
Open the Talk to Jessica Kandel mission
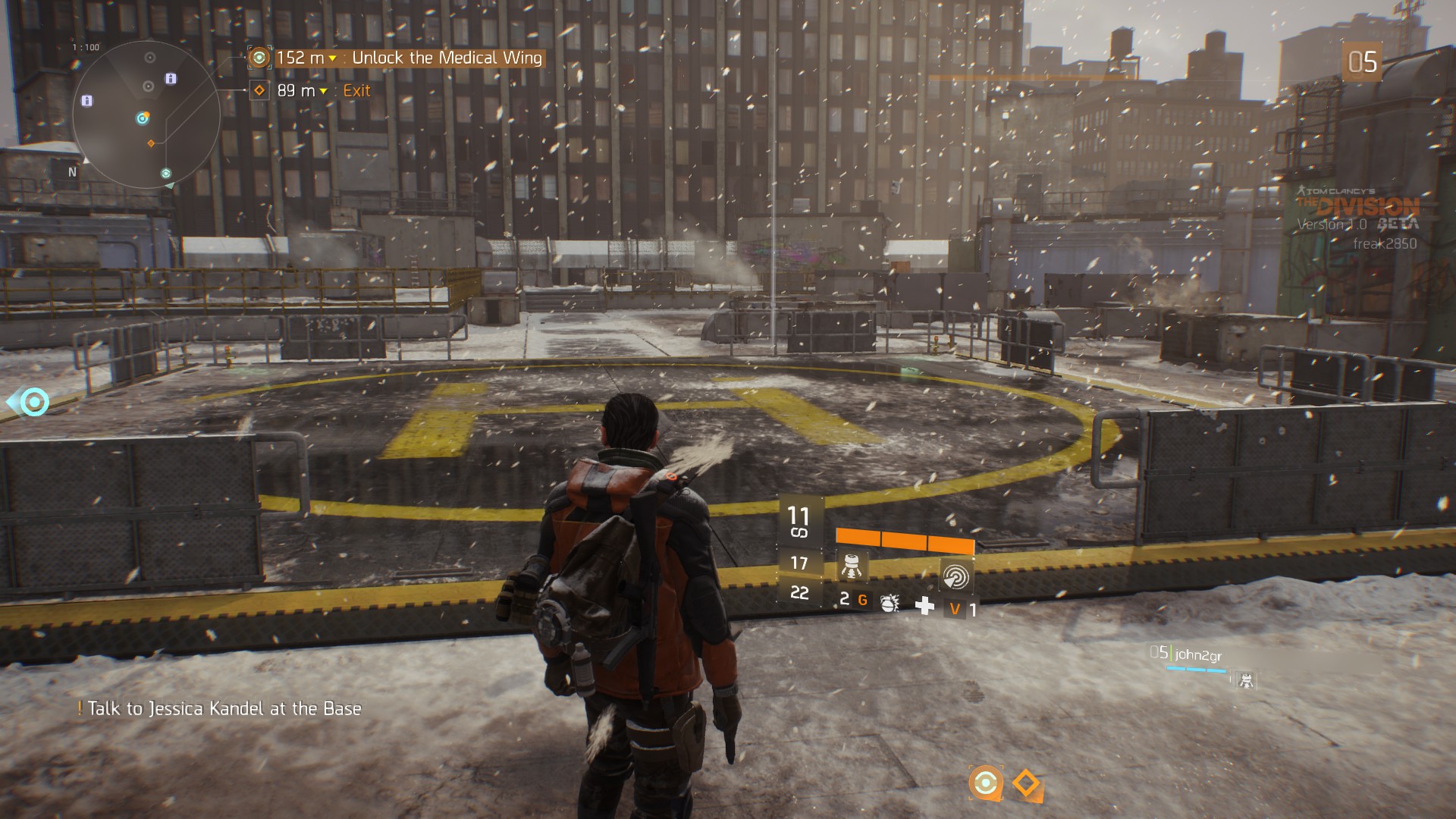(224, 709)
